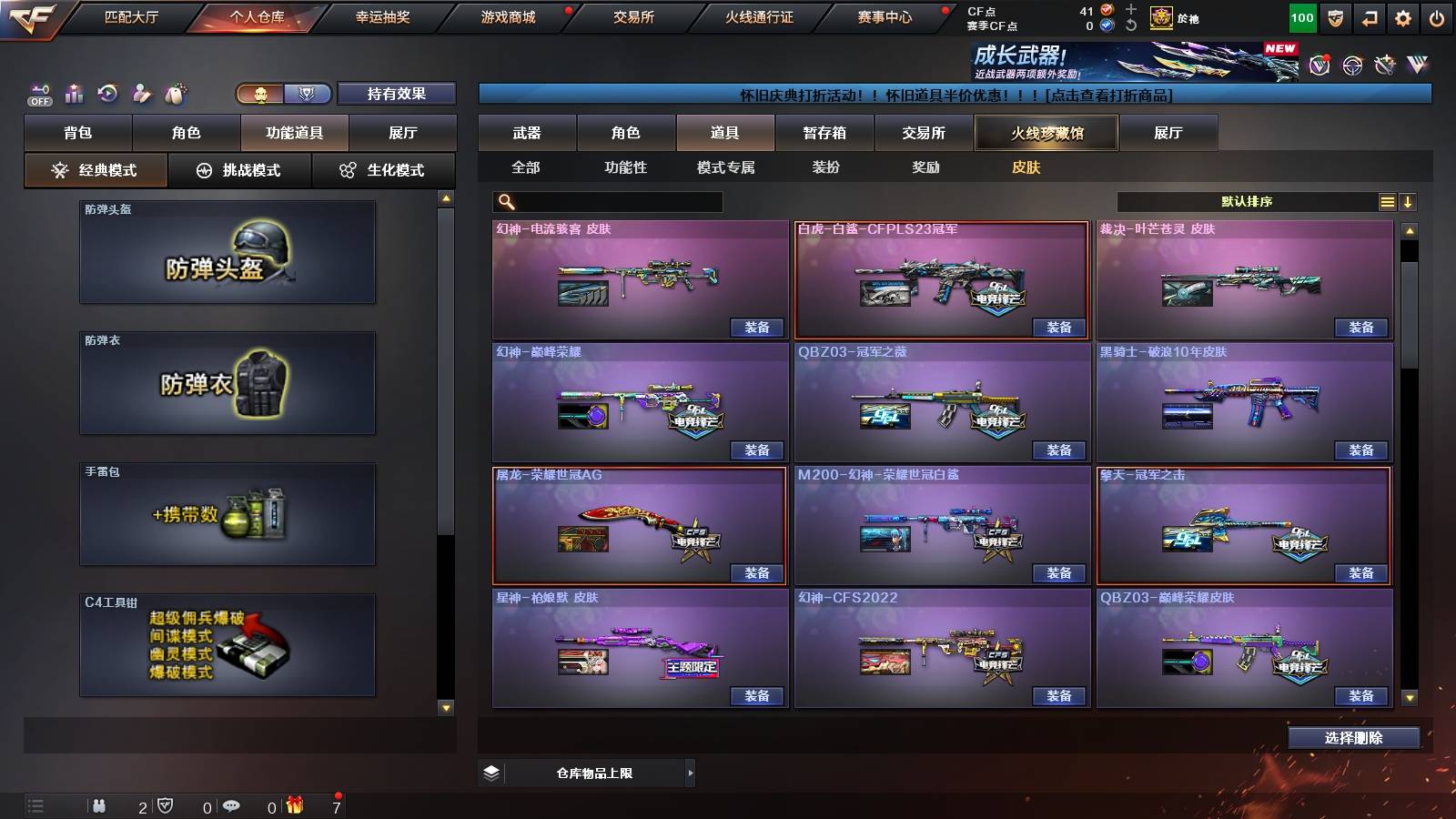Click the 选择删除 button

[1353, 737]
